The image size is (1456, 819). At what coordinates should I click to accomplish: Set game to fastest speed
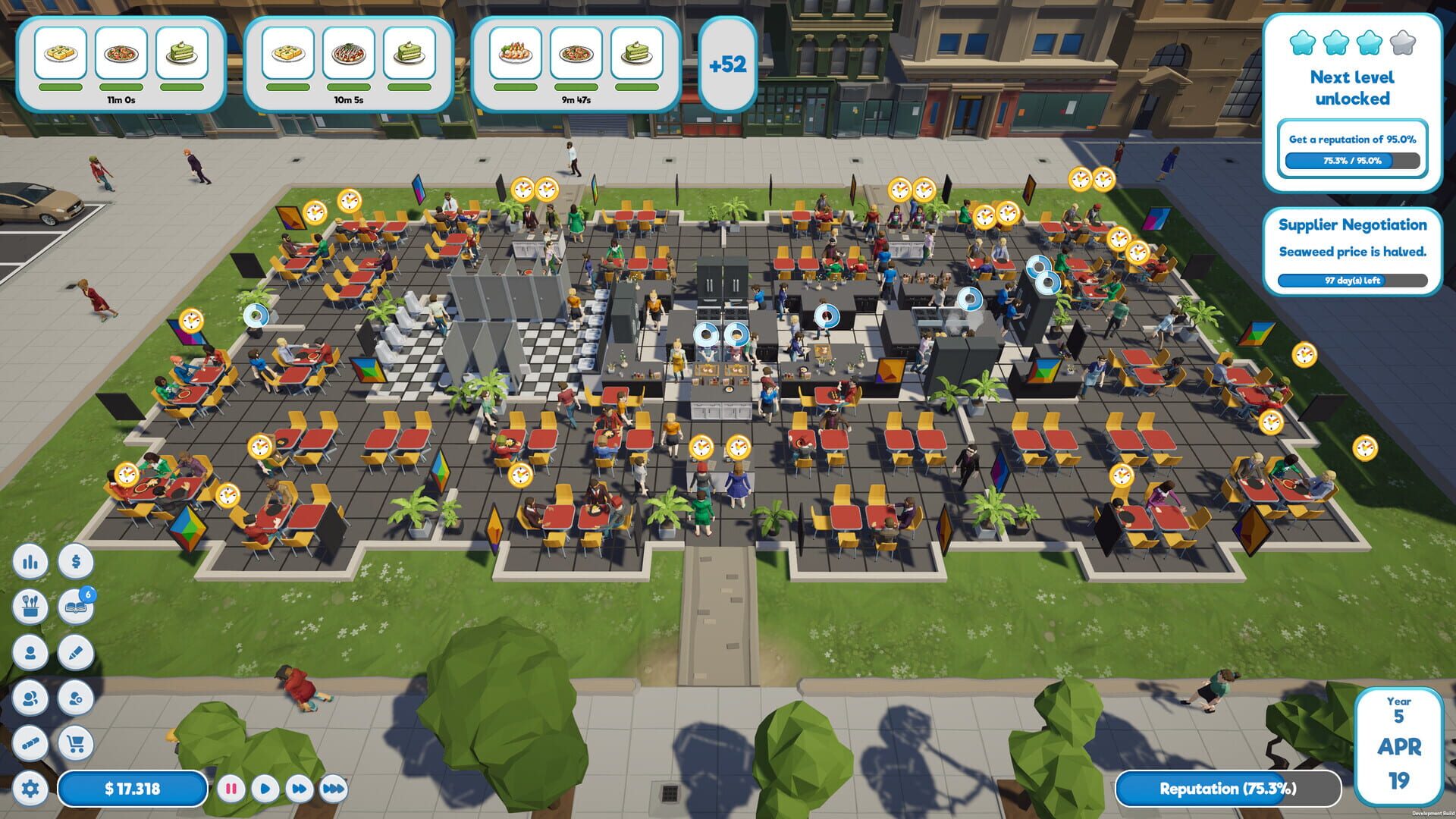(332, 789)
